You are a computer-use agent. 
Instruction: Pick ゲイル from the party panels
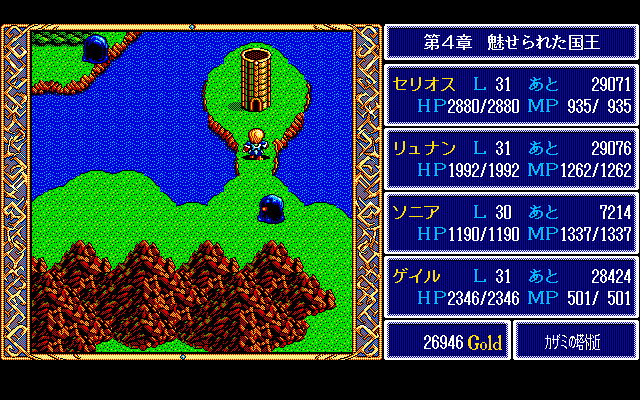(x=511, y=287)
